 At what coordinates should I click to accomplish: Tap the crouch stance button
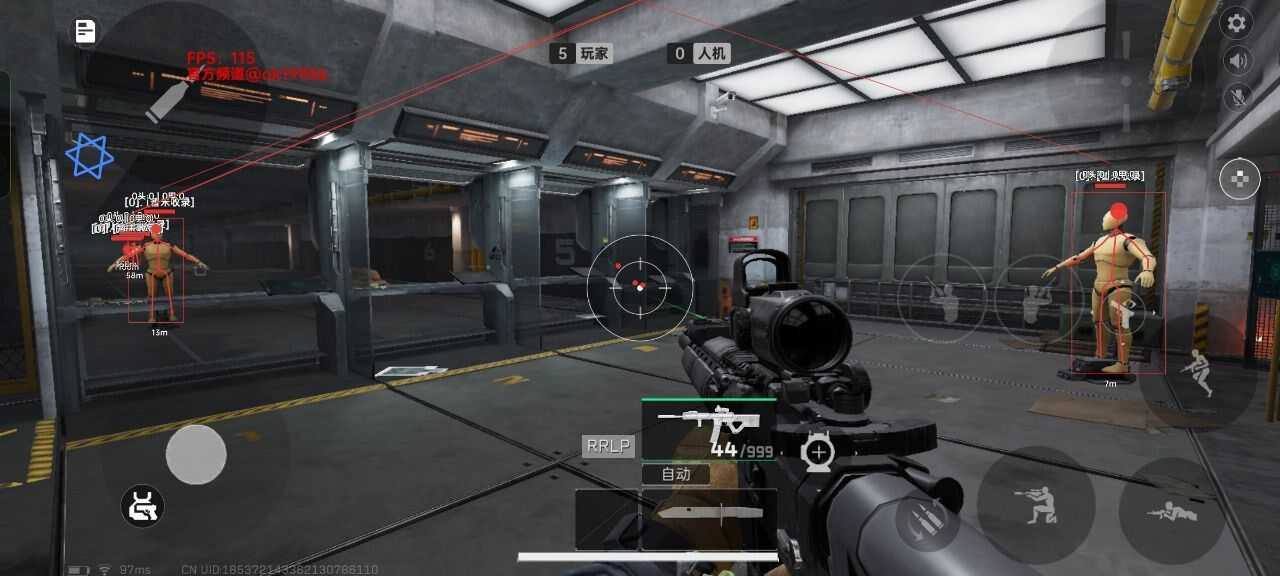[x=1035, y=504]
